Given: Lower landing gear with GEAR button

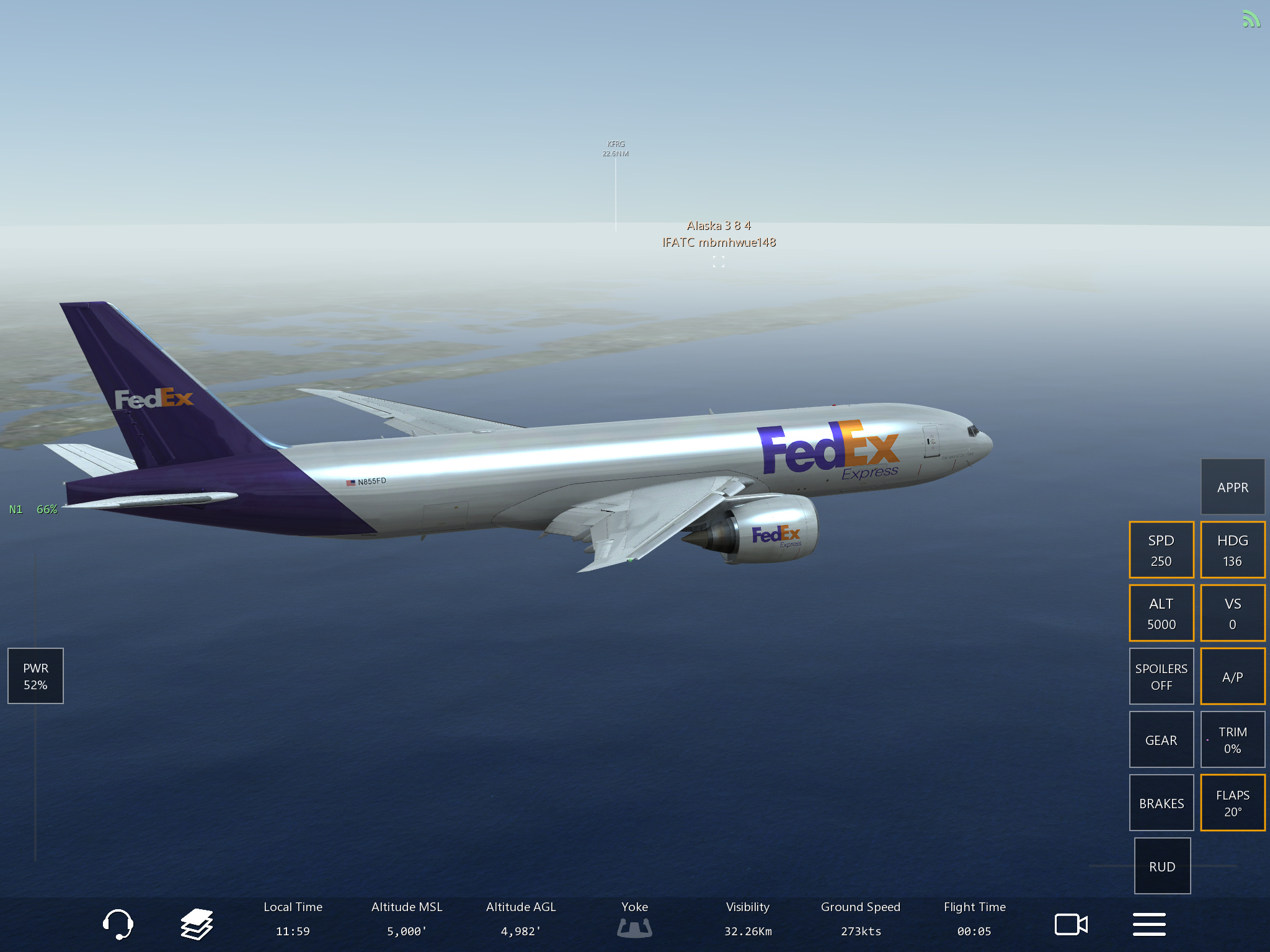Looking at the screenshot, I should pos(1161,740).
